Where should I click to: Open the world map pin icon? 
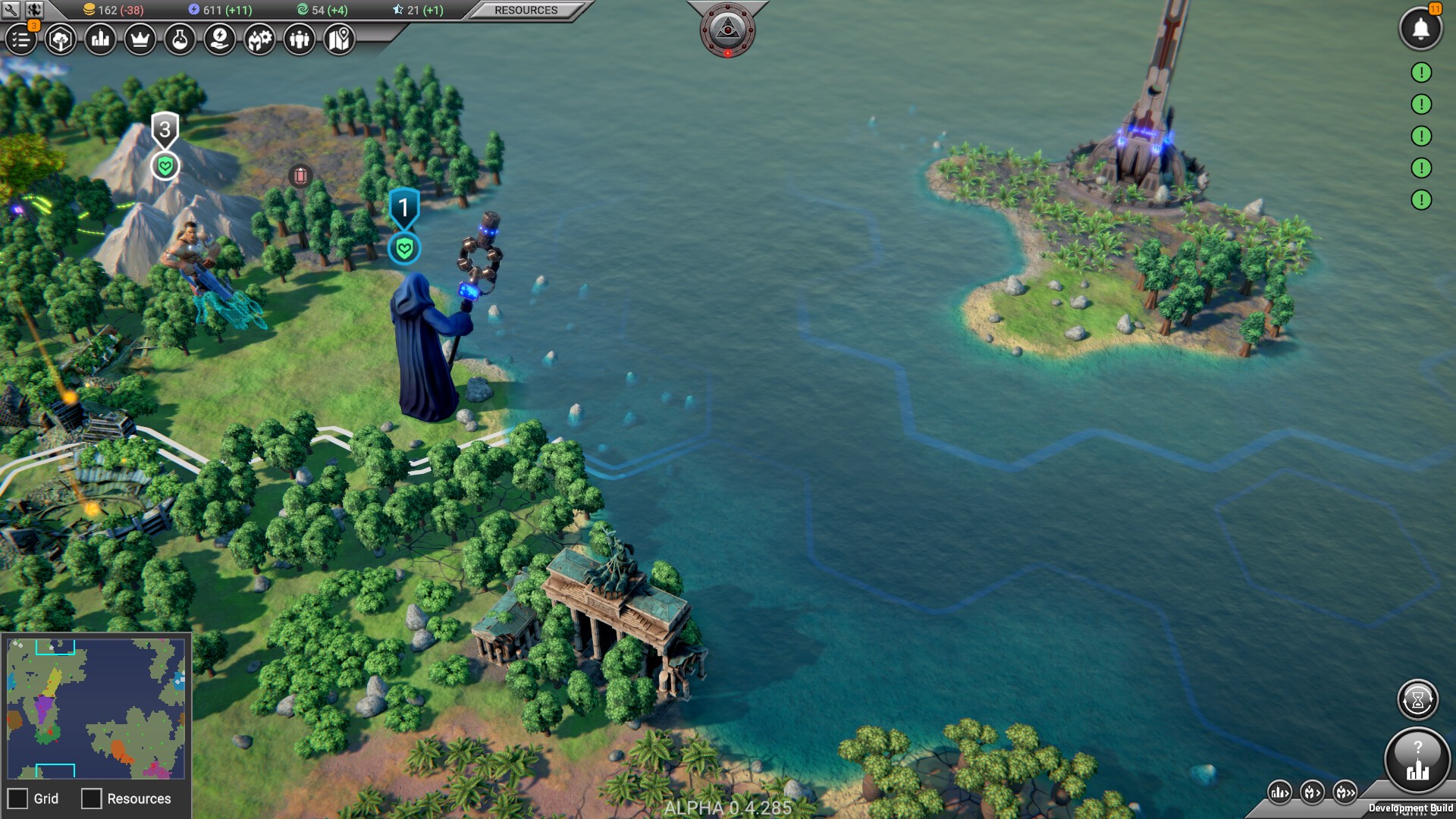coord(339,40)
